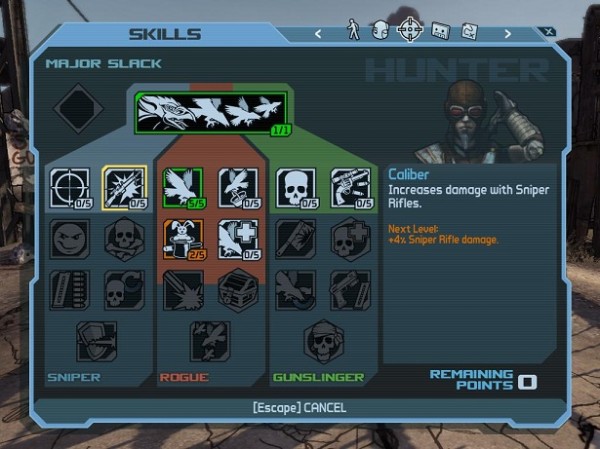
Task: Select the Deadly white skull skill
Action: pos(296,187)
